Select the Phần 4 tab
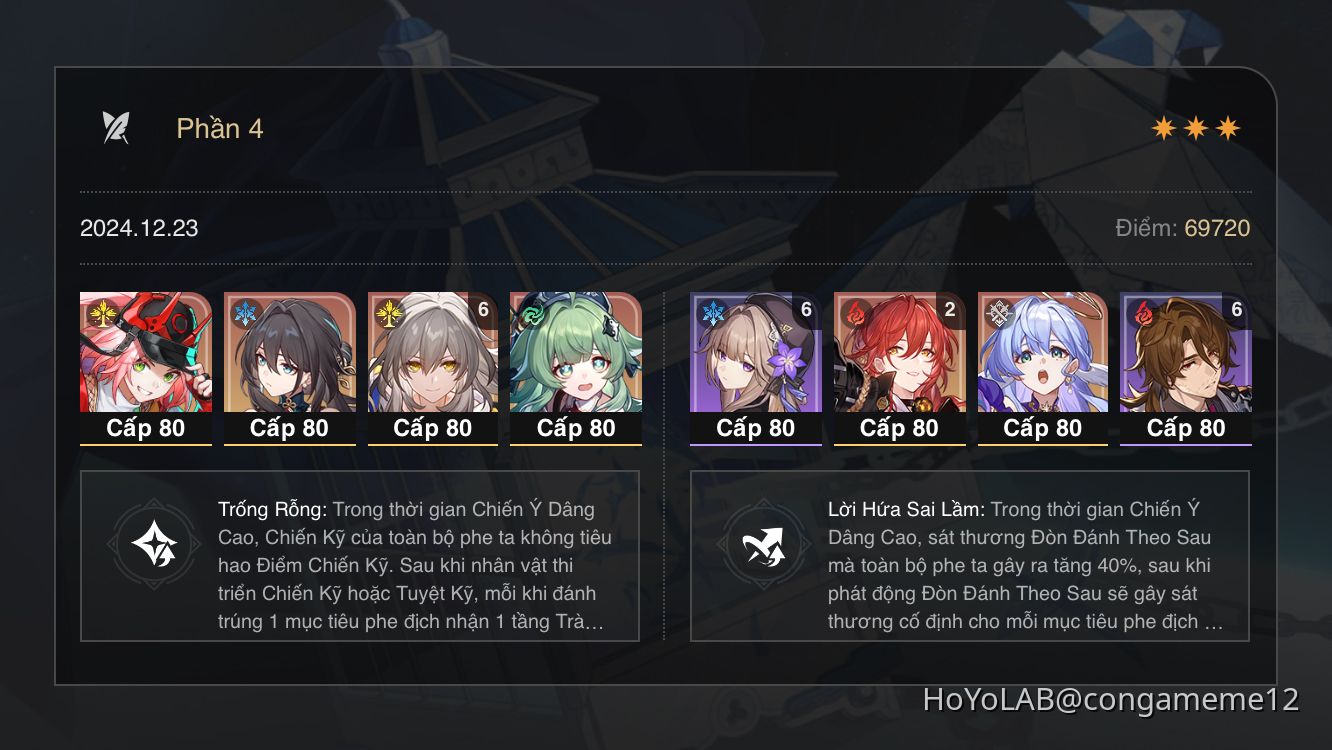This screenshot has height=750, width=1332. click(x=220, y=128)
